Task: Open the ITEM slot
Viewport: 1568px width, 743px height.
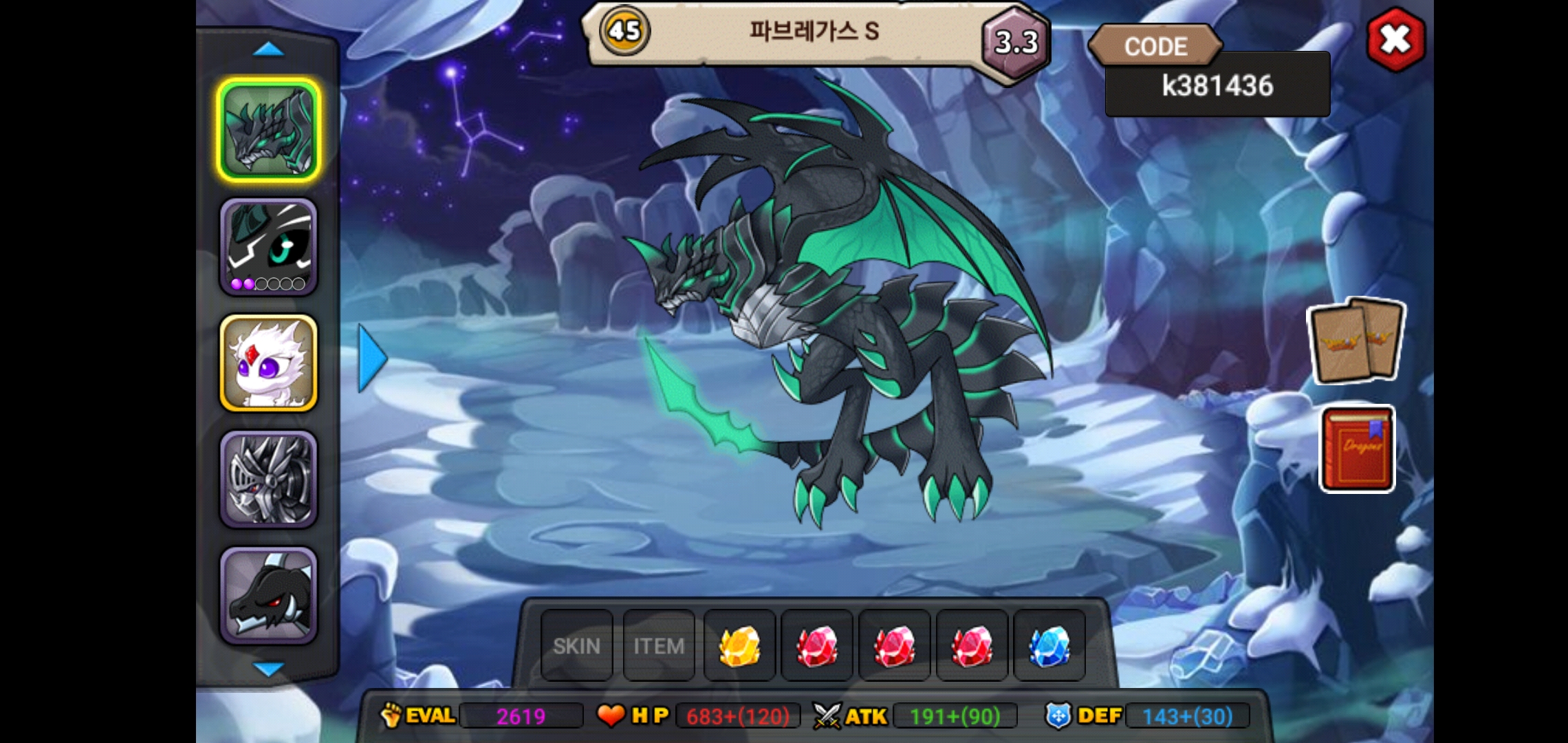Action: tap(659, 646)
